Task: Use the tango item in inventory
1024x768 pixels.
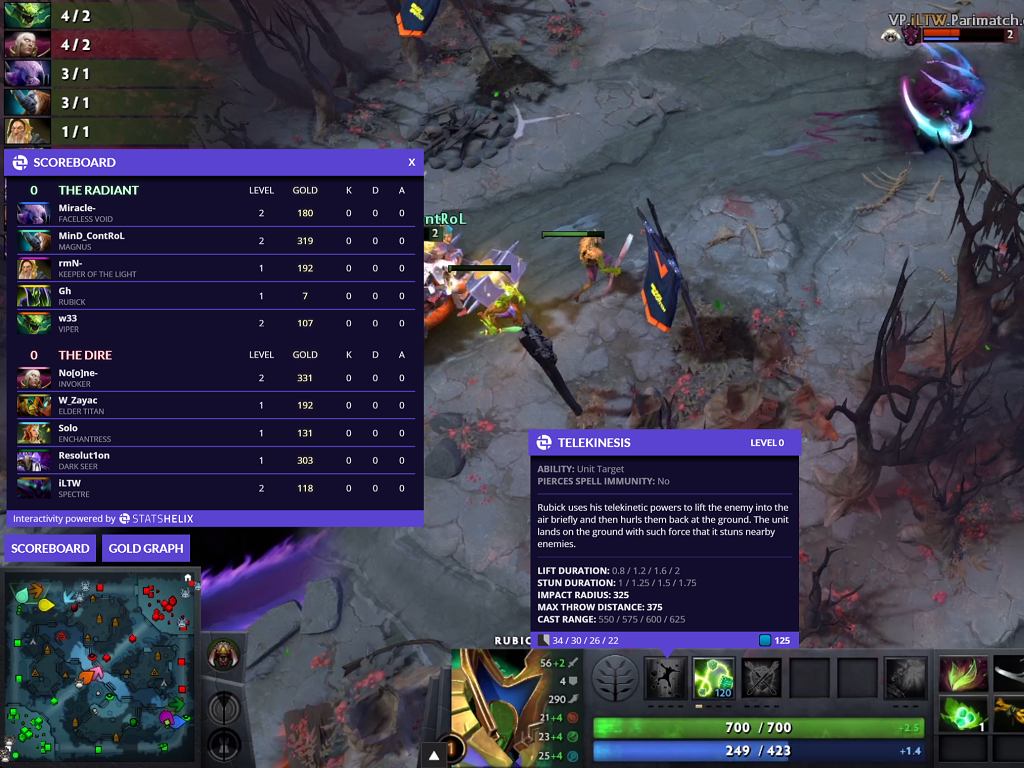Action: tap(963, 673)
